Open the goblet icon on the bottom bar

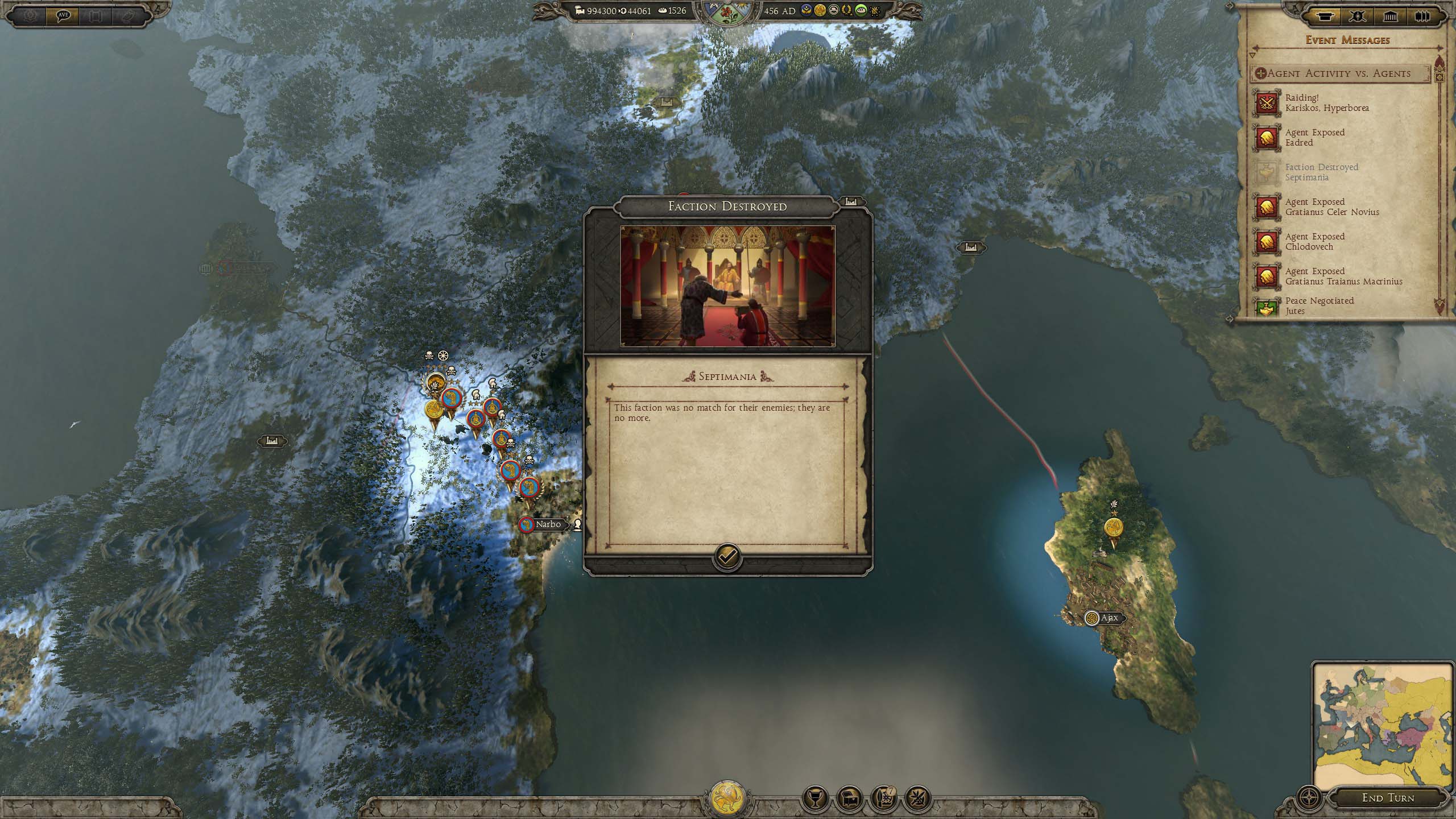click(x=814, y=799)
